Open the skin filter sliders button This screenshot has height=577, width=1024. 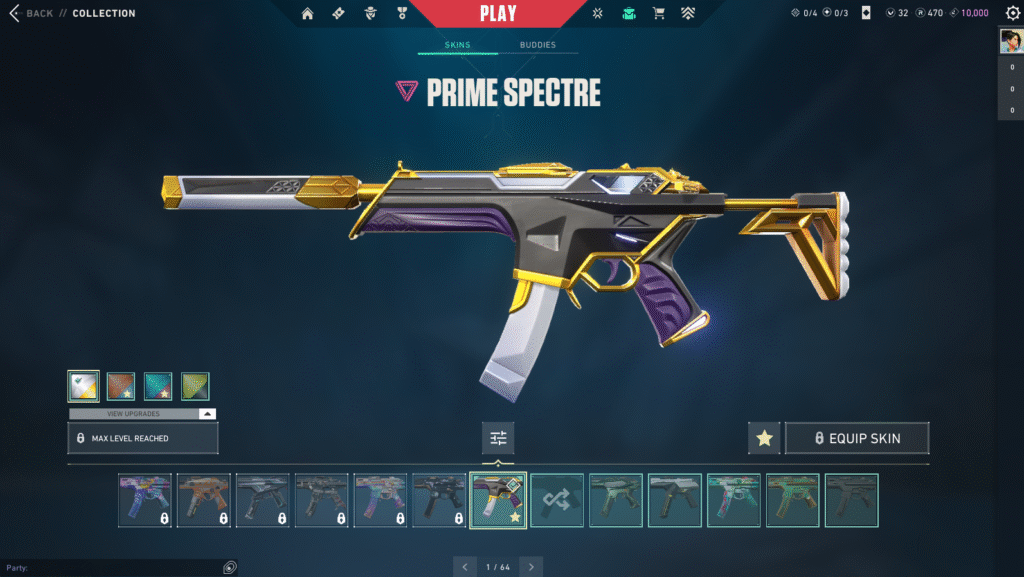pyautogui.click(x=498, y=438)
